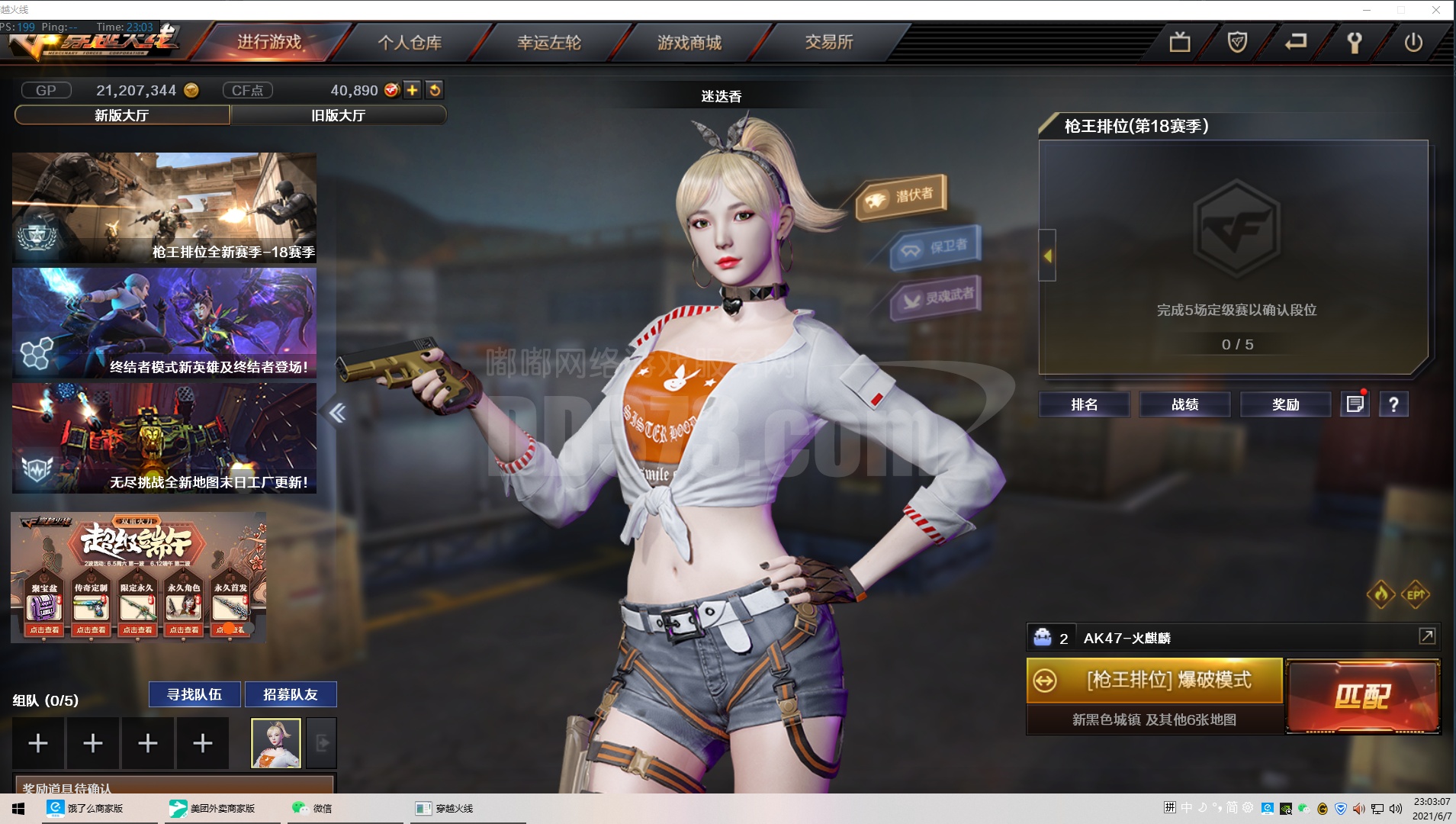Screen dimensions: 1456x824
Task: Go to 幸运左轮 tab
Action: (x=549, y=43)
